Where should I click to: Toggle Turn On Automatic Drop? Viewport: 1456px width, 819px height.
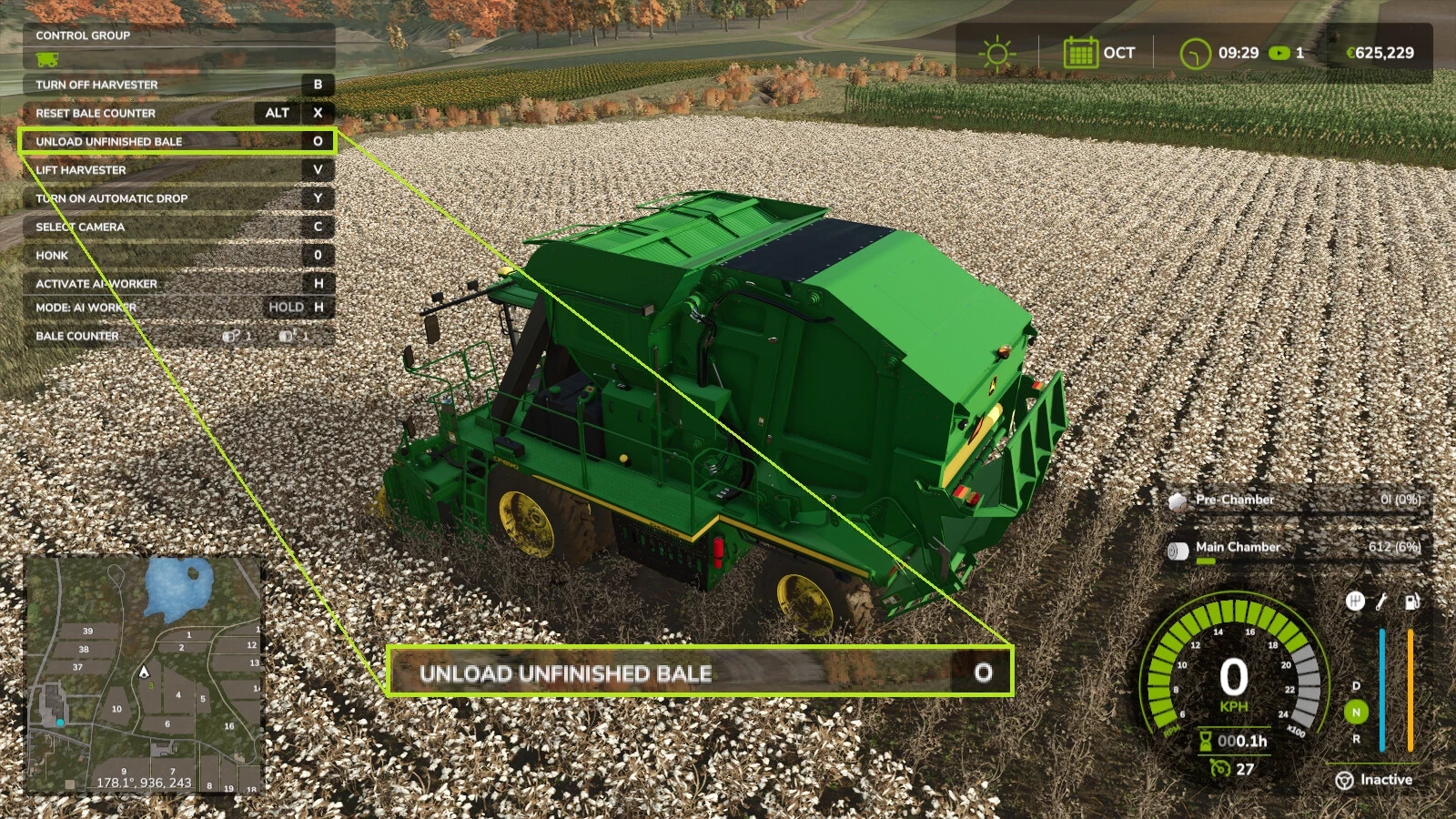pos(177,198)
